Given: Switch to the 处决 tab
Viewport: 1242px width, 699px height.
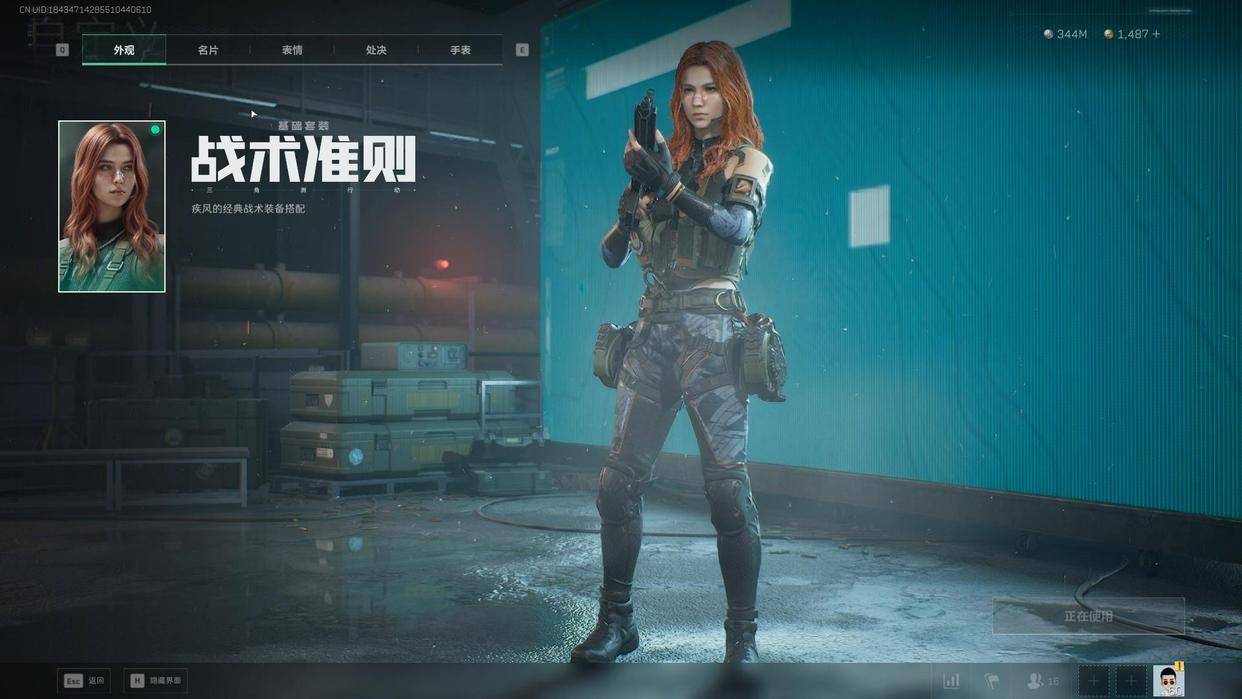Looking at the screenshot, I should click(376, 50).
